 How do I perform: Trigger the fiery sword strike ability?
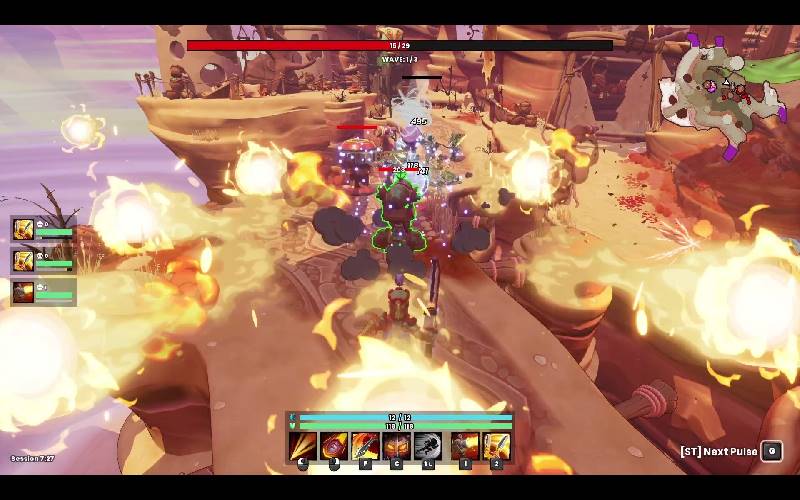pos(365,446)
